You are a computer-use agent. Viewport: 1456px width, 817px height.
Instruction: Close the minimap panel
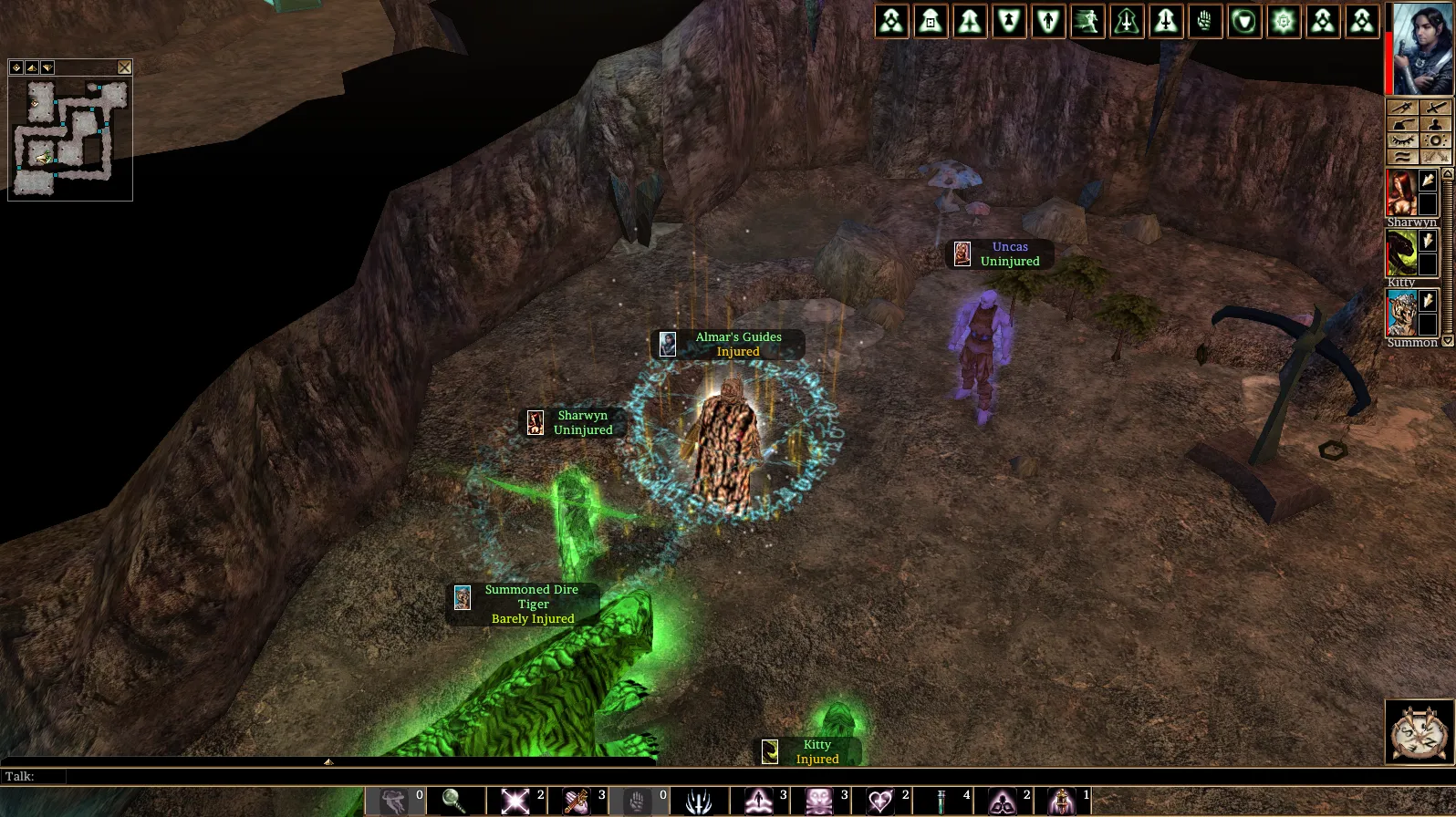point(124,67)
